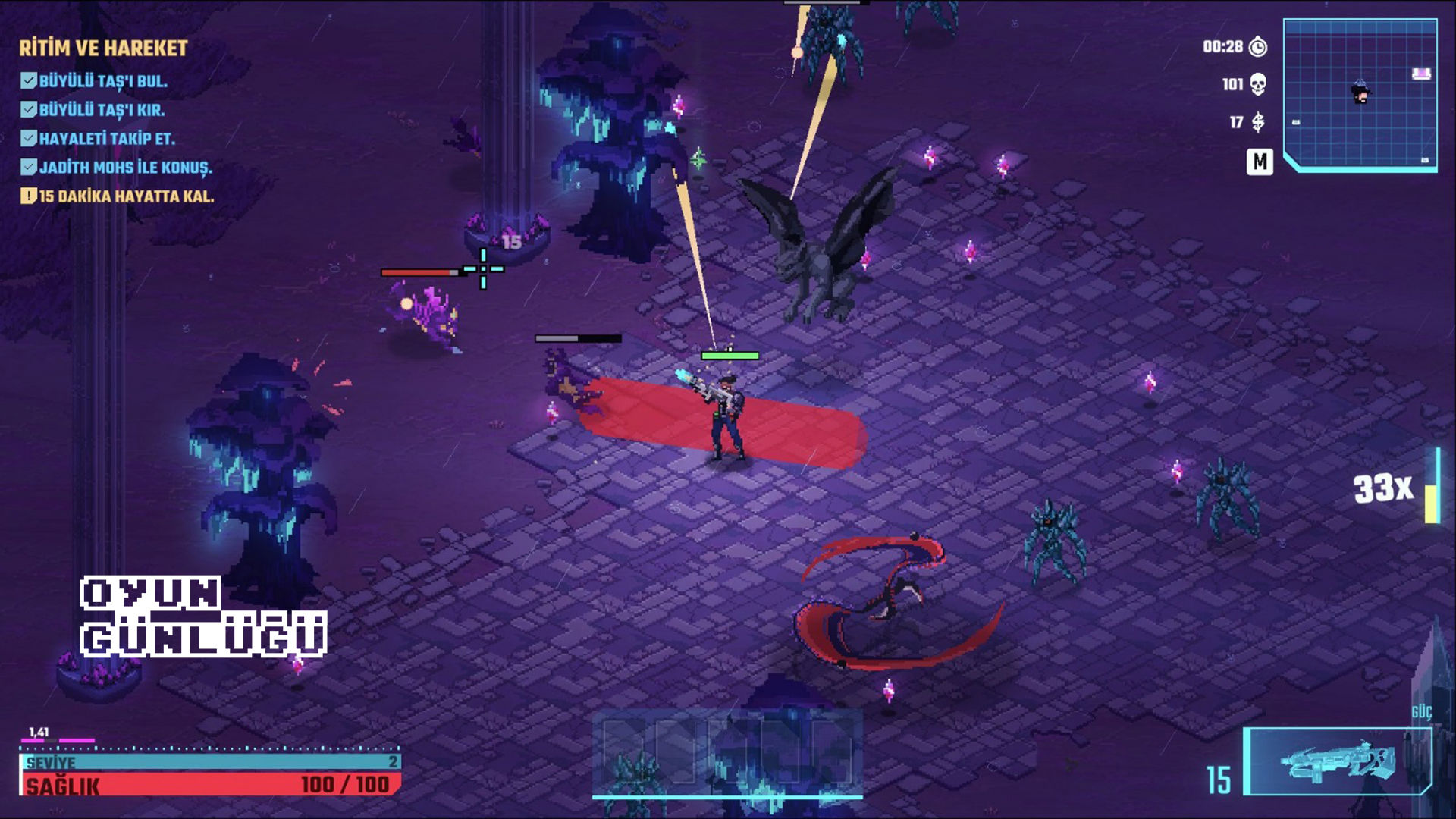Click the 'Hayaleti Takip Et' objective

(x=106, y=139)
